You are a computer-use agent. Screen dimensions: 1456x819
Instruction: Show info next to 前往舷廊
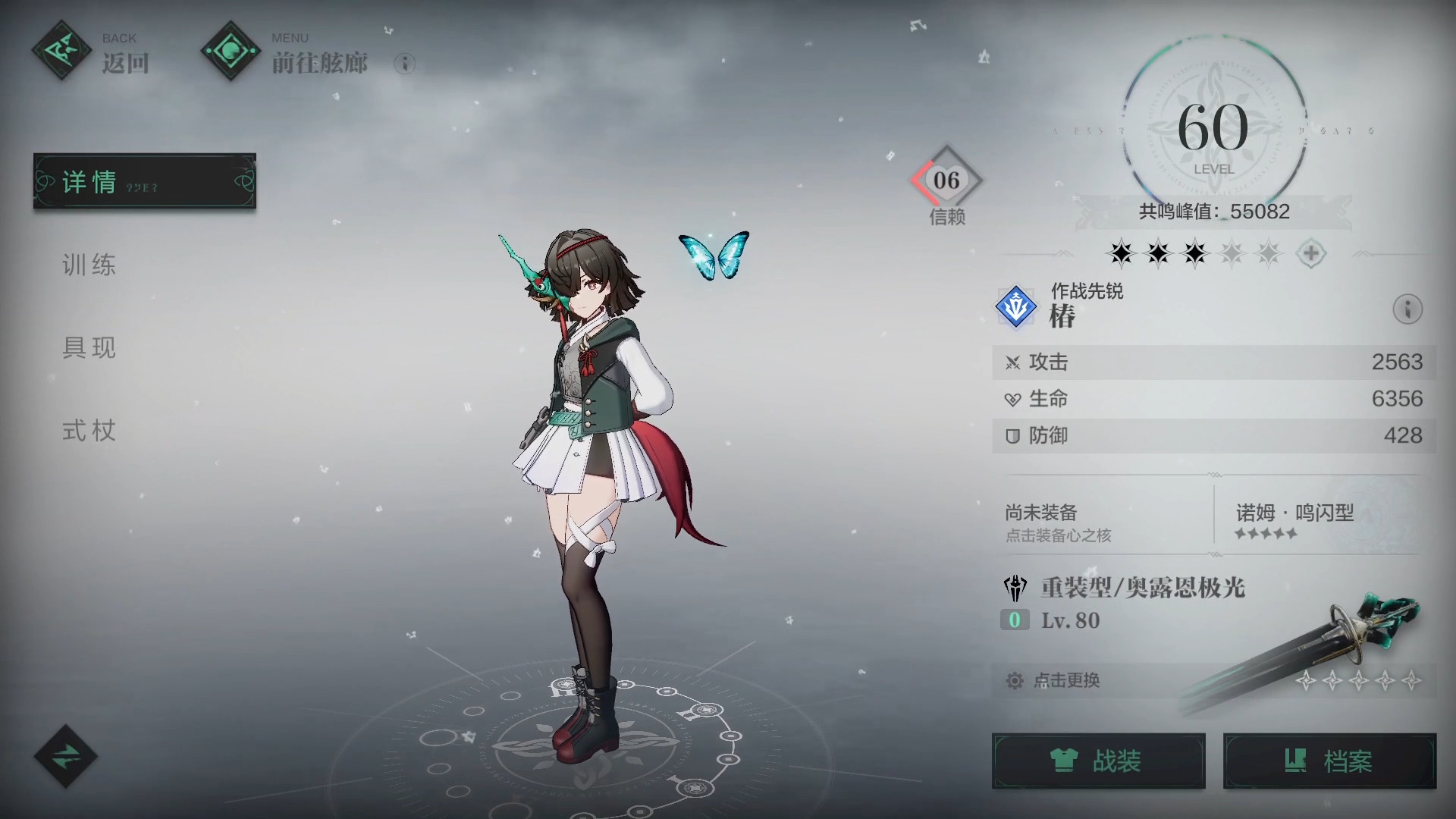click(405, 64)
